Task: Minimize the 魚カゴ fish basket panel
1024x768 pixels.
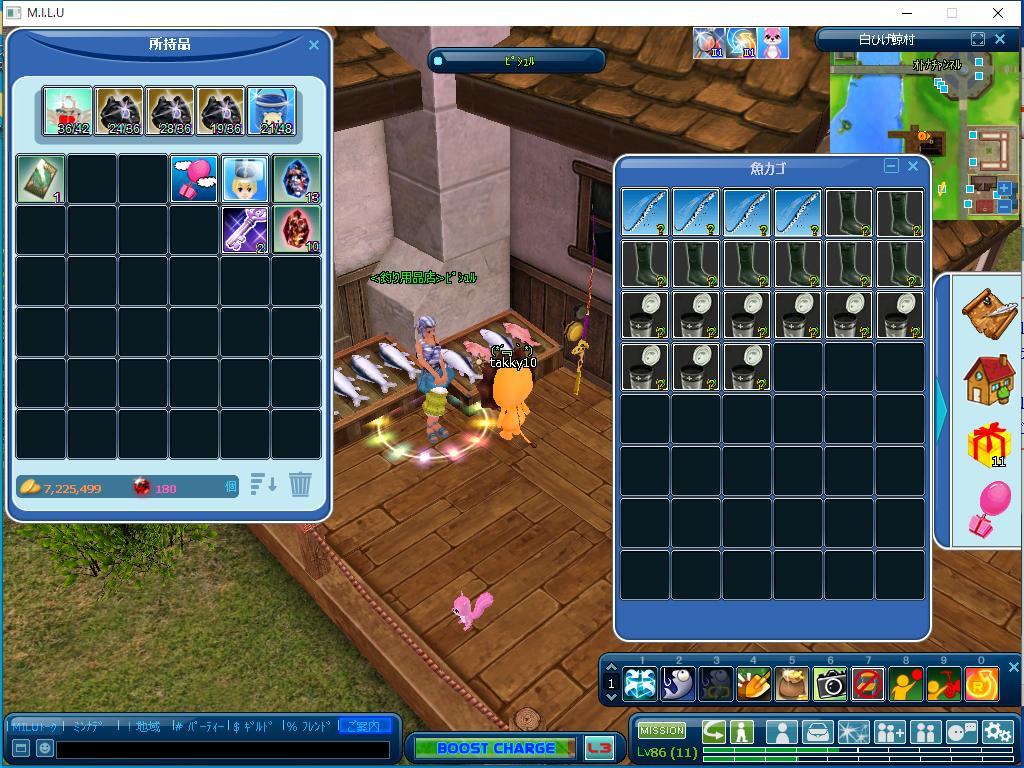Action: [892, 167]
